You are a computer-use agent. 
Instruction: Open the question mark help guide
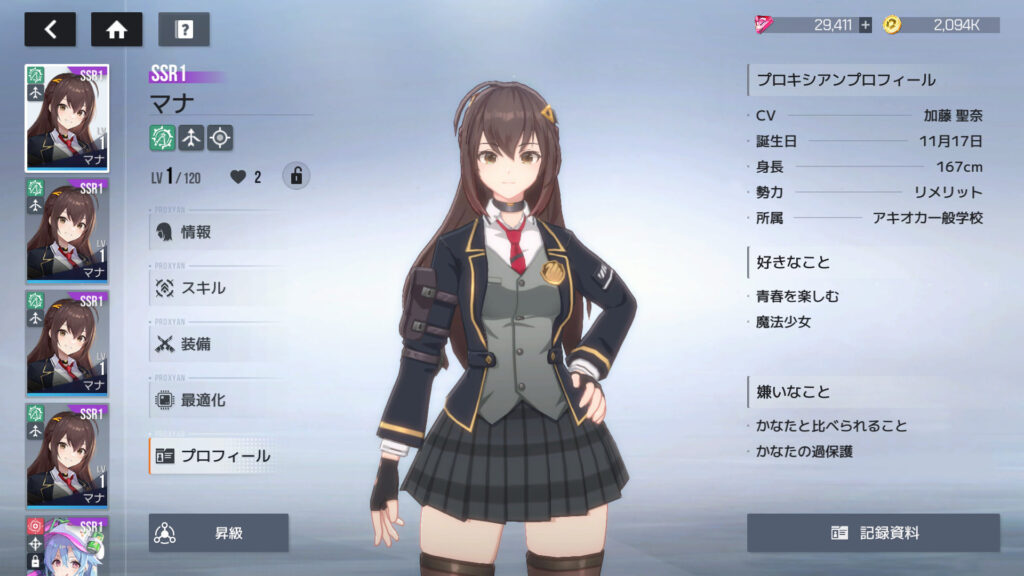[184, 29]
